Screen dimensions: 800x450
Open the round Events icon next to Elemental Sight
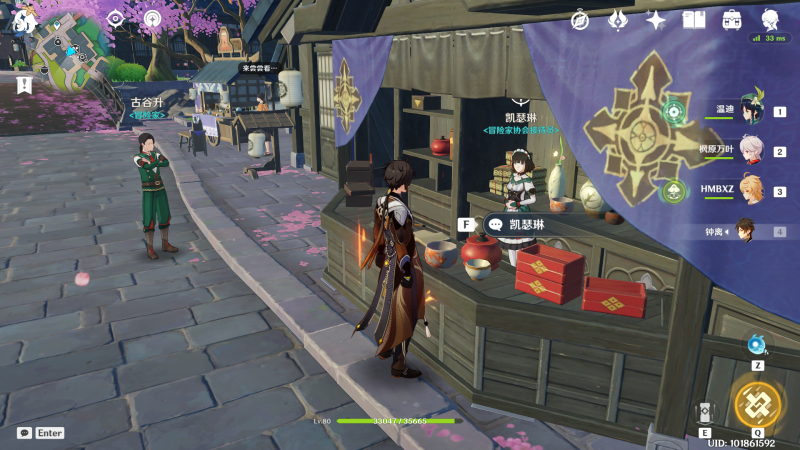pyautogui.click(x=152, y=18)
